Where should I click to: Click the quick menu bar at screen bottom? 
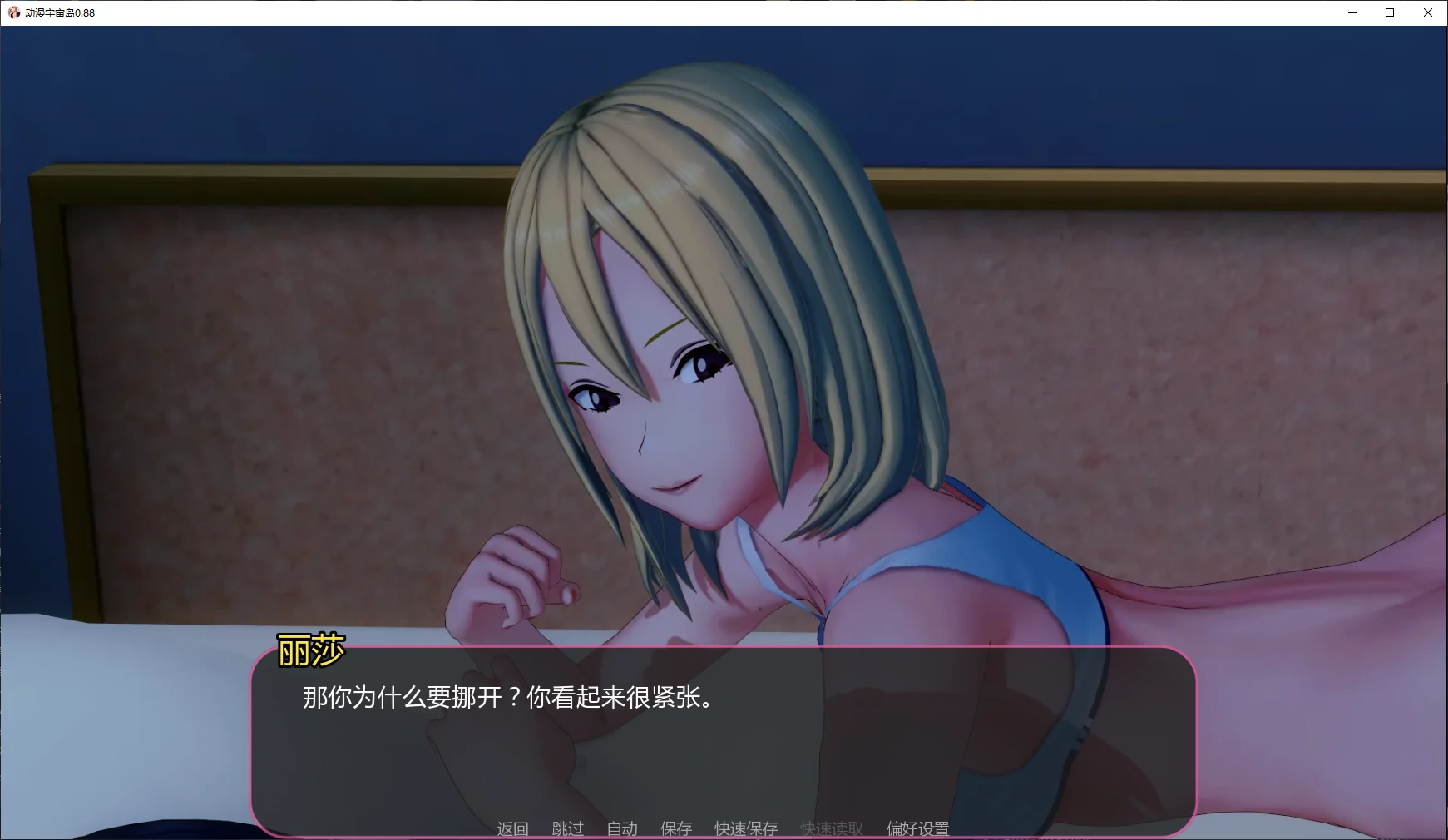coord(724,828)
